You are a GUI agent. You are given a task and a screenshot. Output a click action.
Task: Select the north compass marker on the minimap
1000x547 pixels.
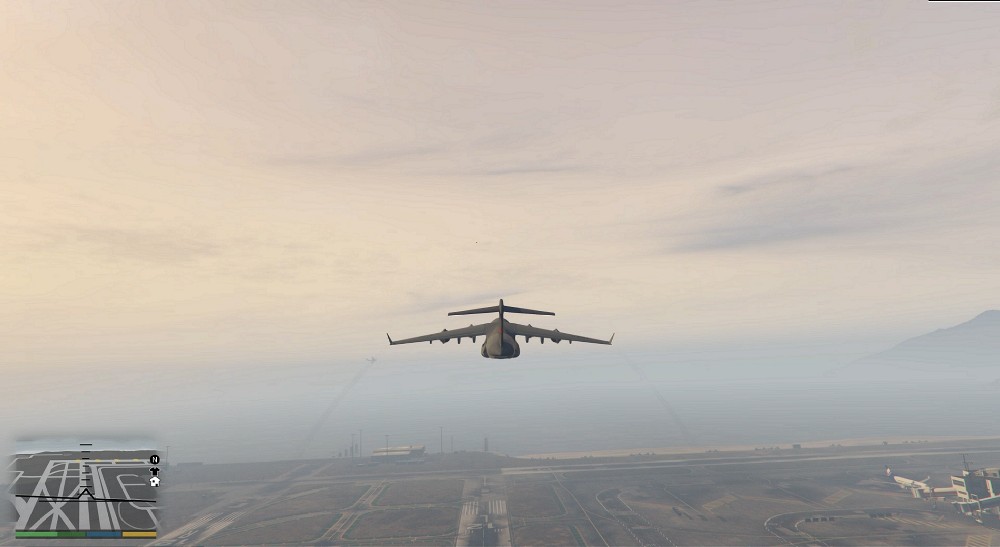click(x=155, y=459)
